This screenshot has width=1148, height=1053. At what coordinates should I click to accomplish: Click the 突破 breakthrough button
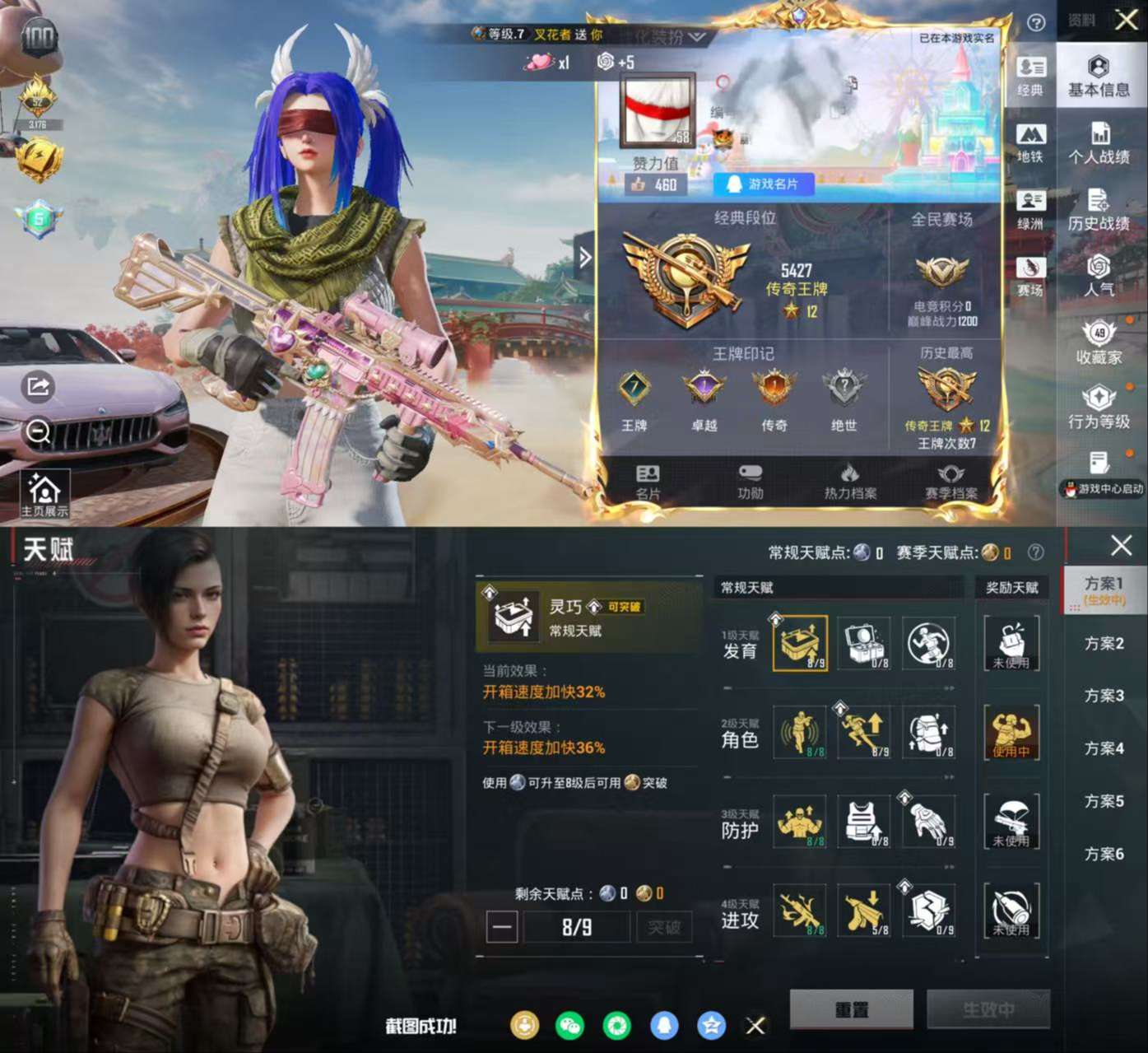coord(664,927)
